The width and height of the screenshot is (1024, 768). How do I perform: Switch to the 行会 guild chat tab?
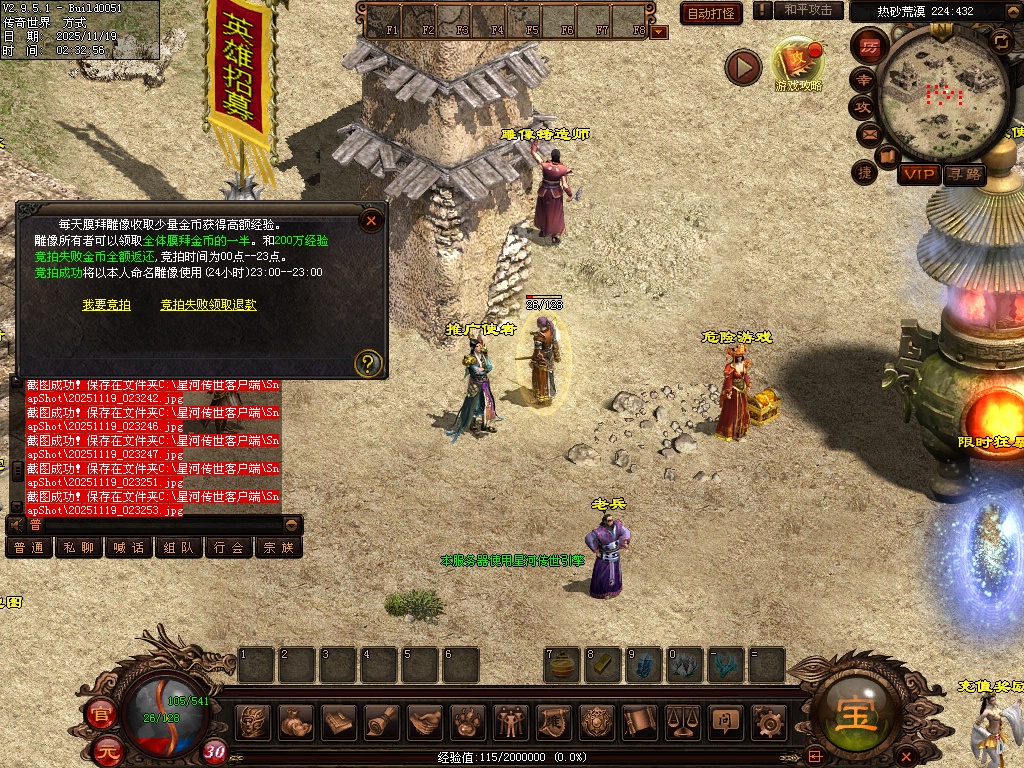pyautogui.click(x=229, y=547)
